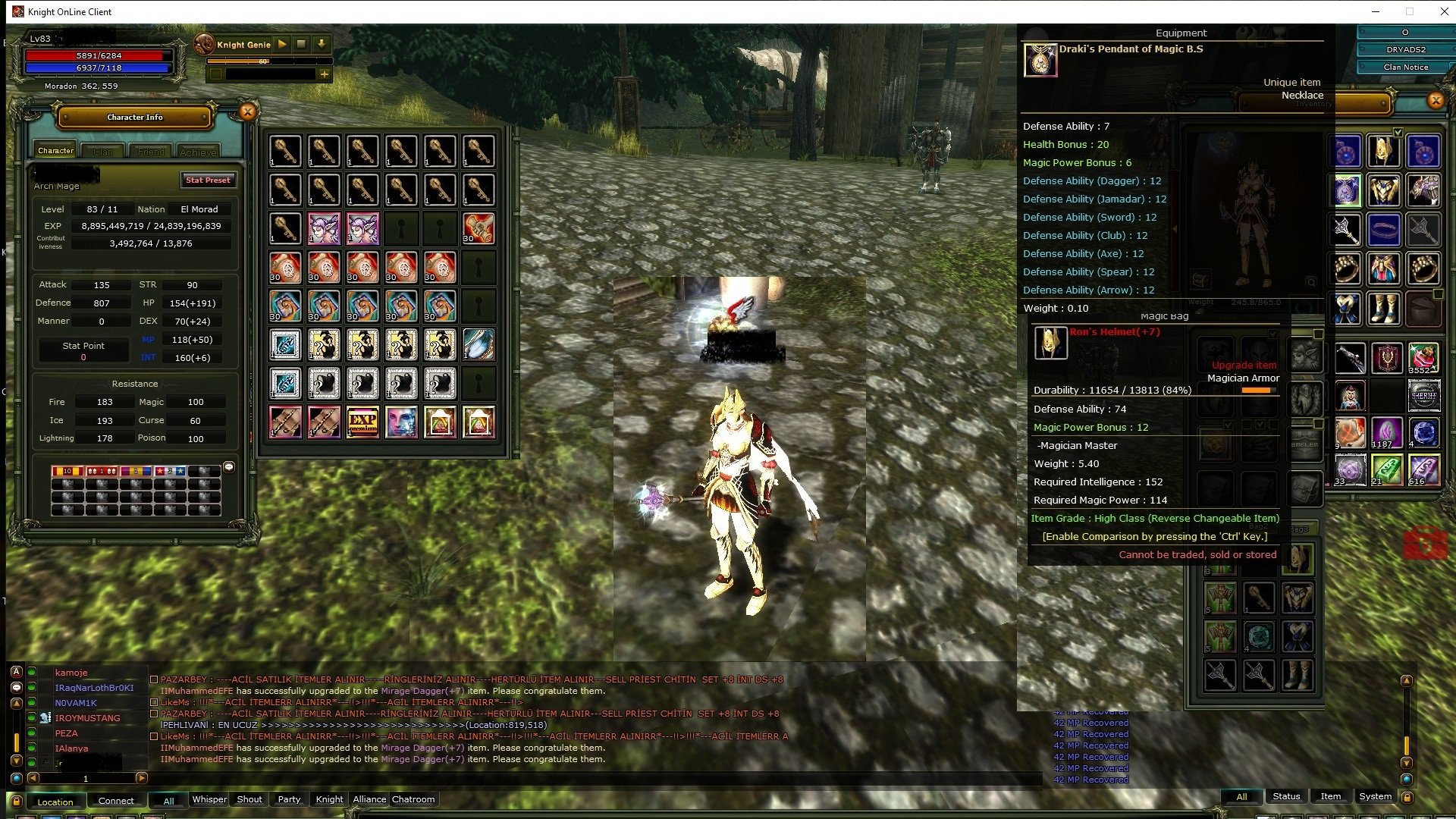1456x819 pixels.
Task: Switch to the Alliance chat channel
Action: coord(369,799)
